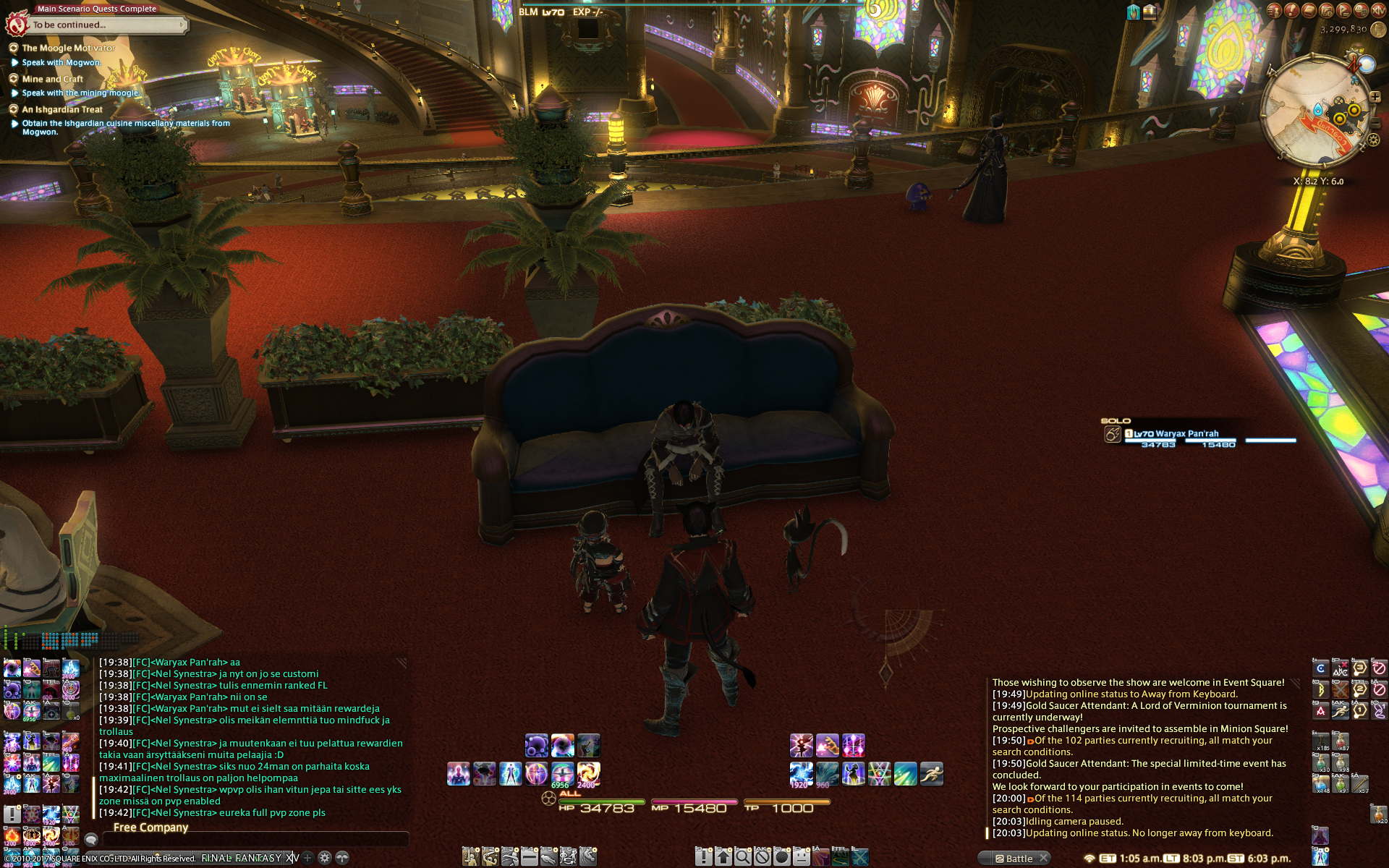Open the XIV system menu button
The height and width of the screenshot is (868, 1389).
coord(1379,10)
